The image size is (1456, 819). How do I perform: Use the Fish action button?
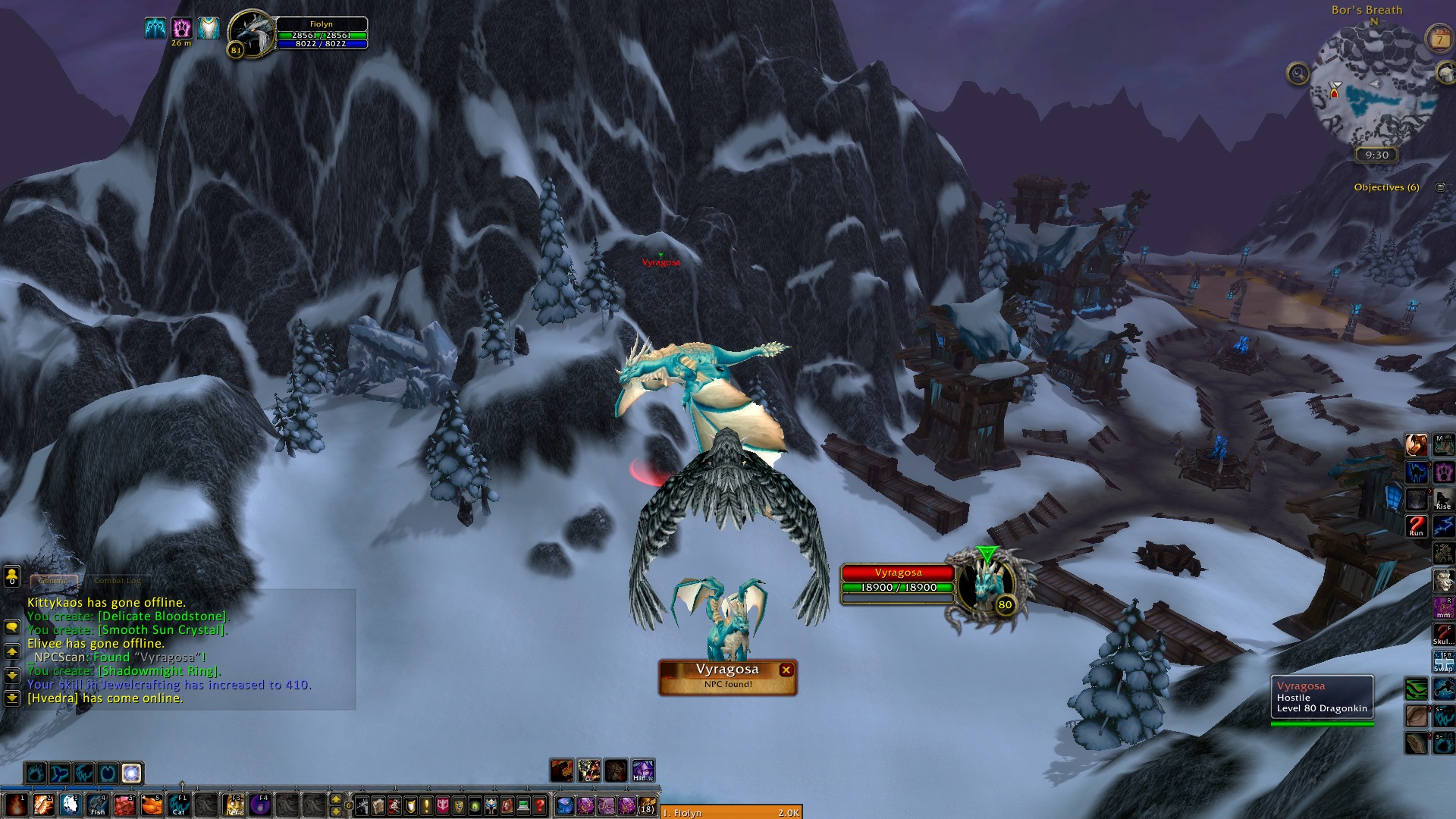97,804
